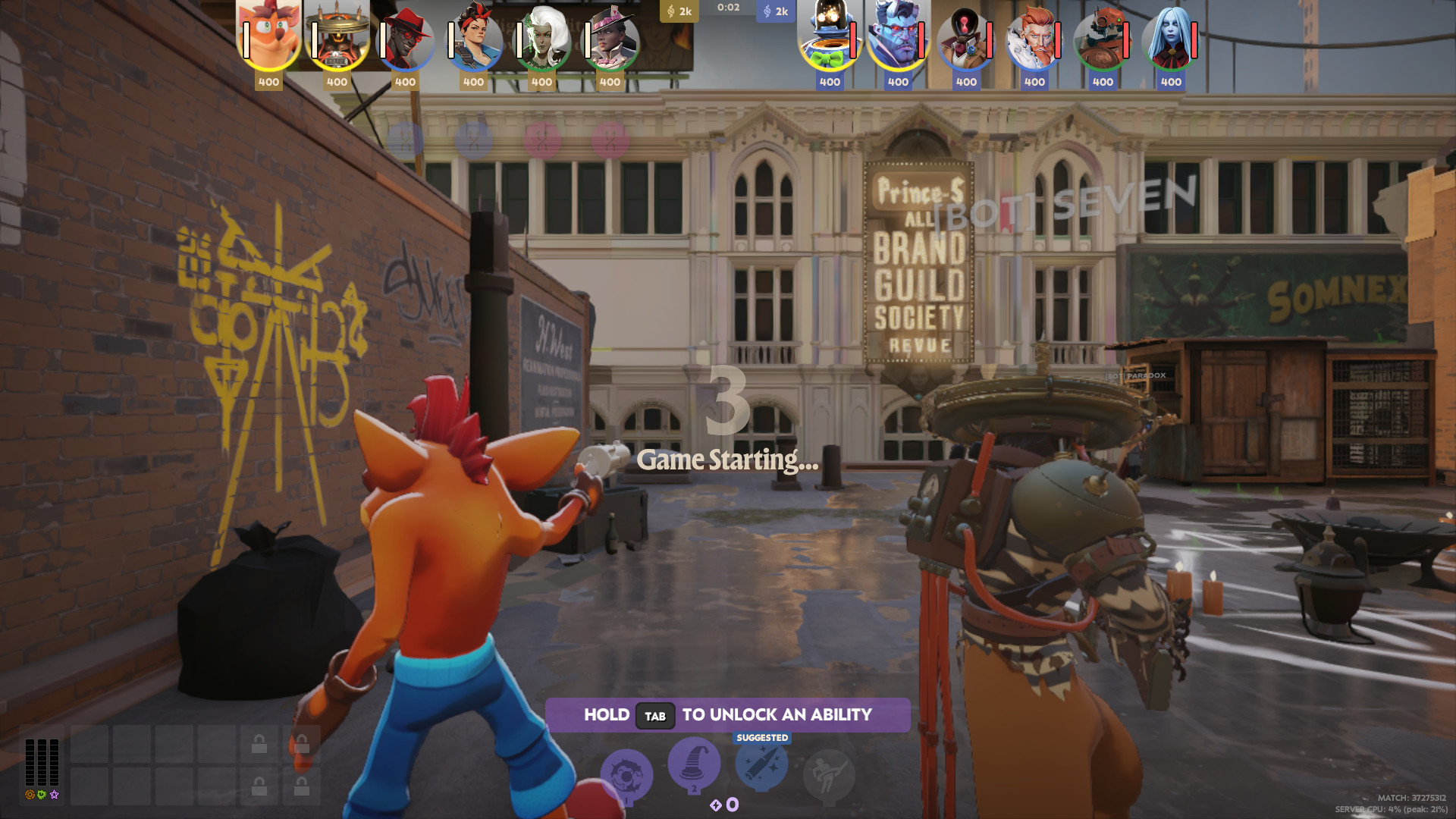The width and height of the screenshot is (1456, 819).
Task: Click the HOLD TAB TO UNLOCK AN ABILITY banner
Action: (726, 714)
